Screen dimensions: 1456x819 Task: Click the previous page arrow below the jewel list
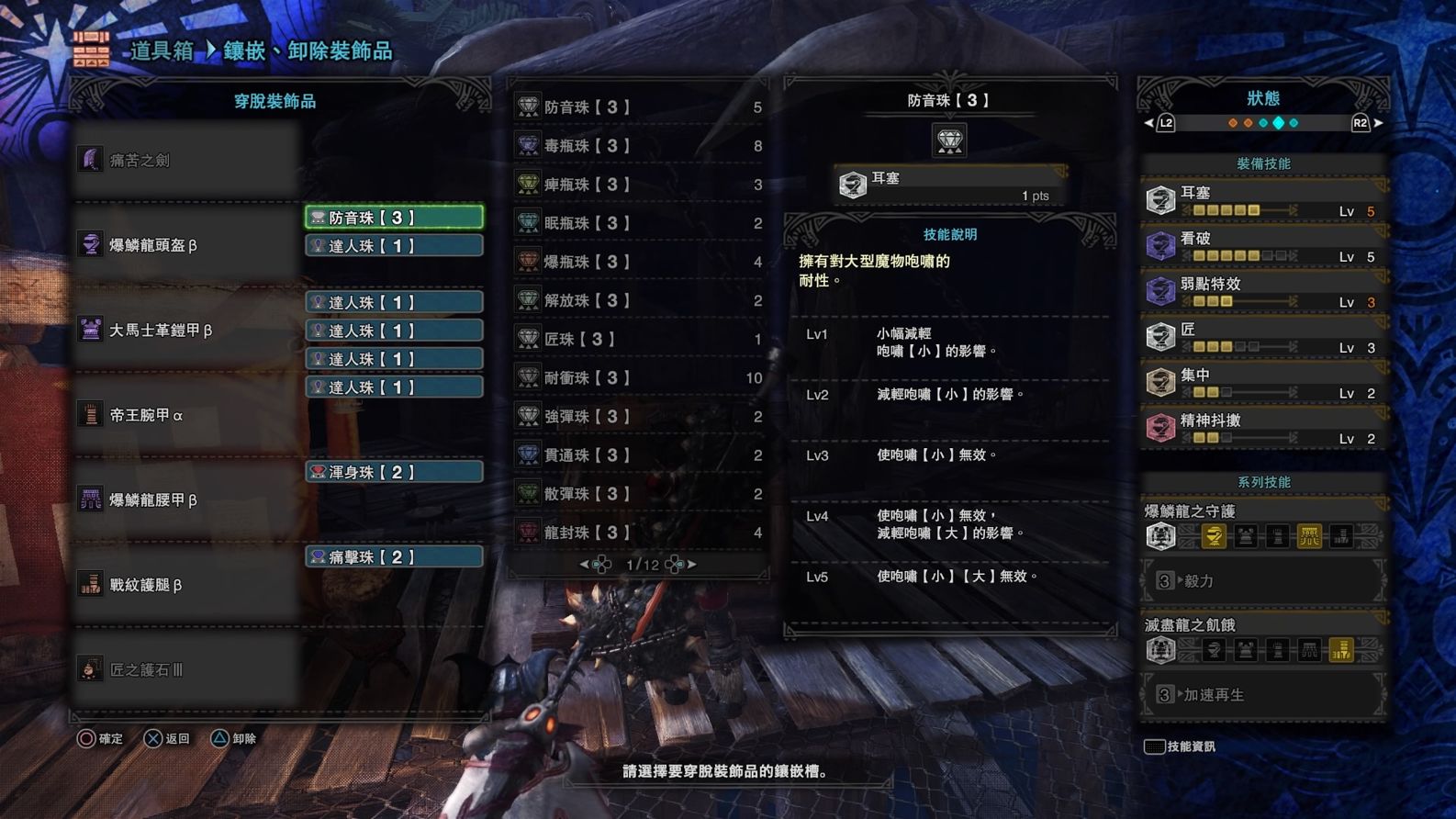(x=586, y=565)
